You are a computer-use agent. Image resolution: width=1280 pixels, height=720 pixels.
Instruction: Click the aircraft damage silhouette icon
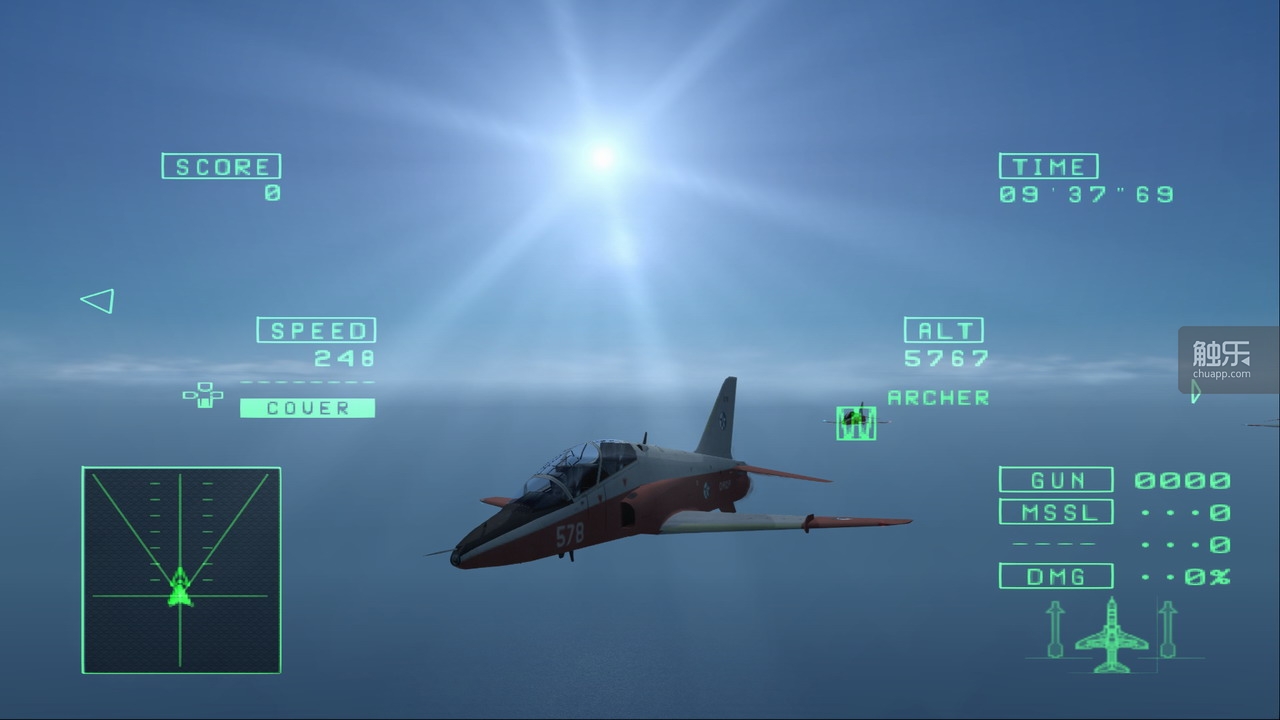pos(1111,636)
